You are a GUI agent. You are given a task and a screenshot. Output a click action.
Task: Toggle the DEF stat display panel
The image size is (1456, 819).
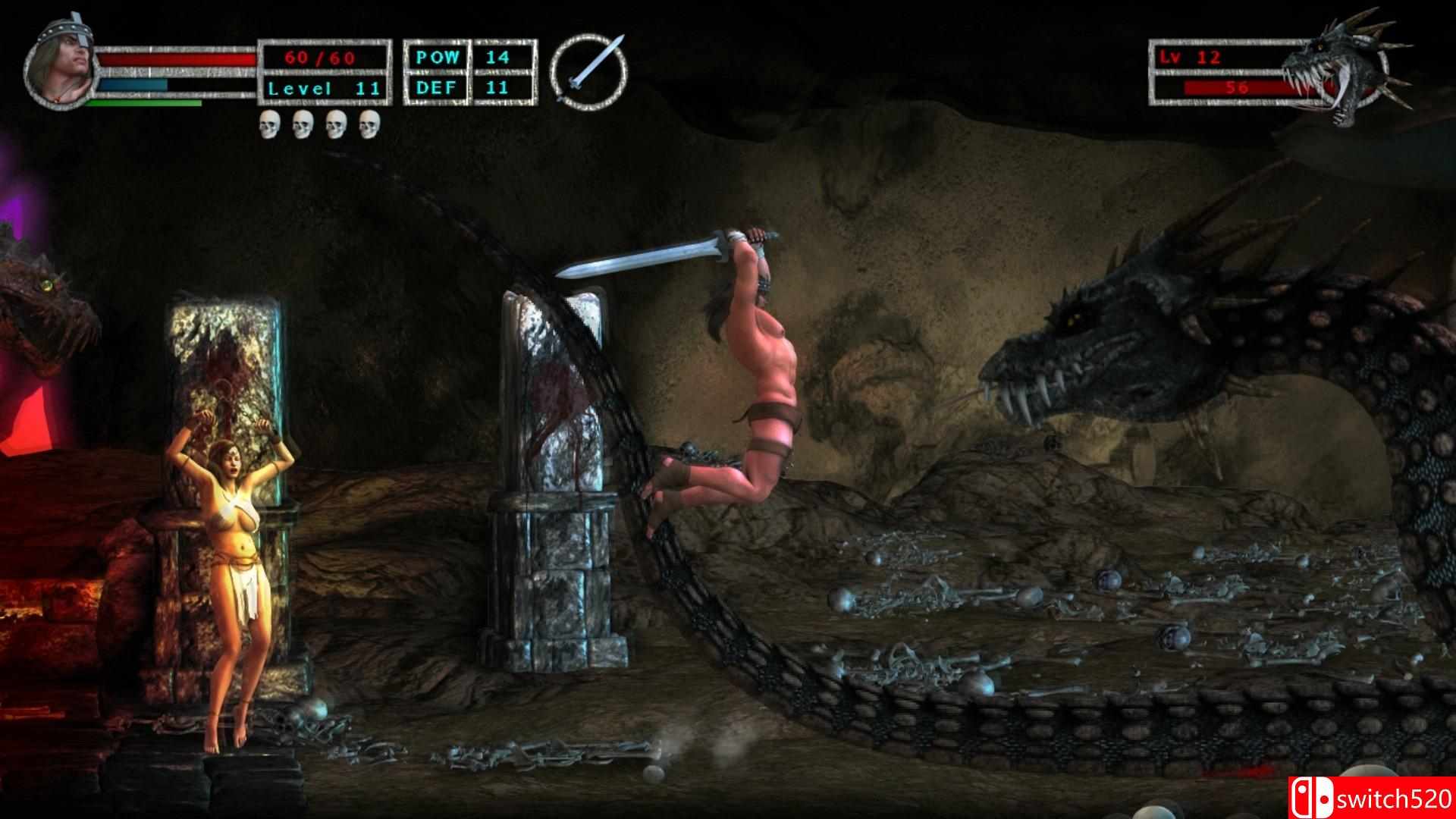tap(438, 86)
